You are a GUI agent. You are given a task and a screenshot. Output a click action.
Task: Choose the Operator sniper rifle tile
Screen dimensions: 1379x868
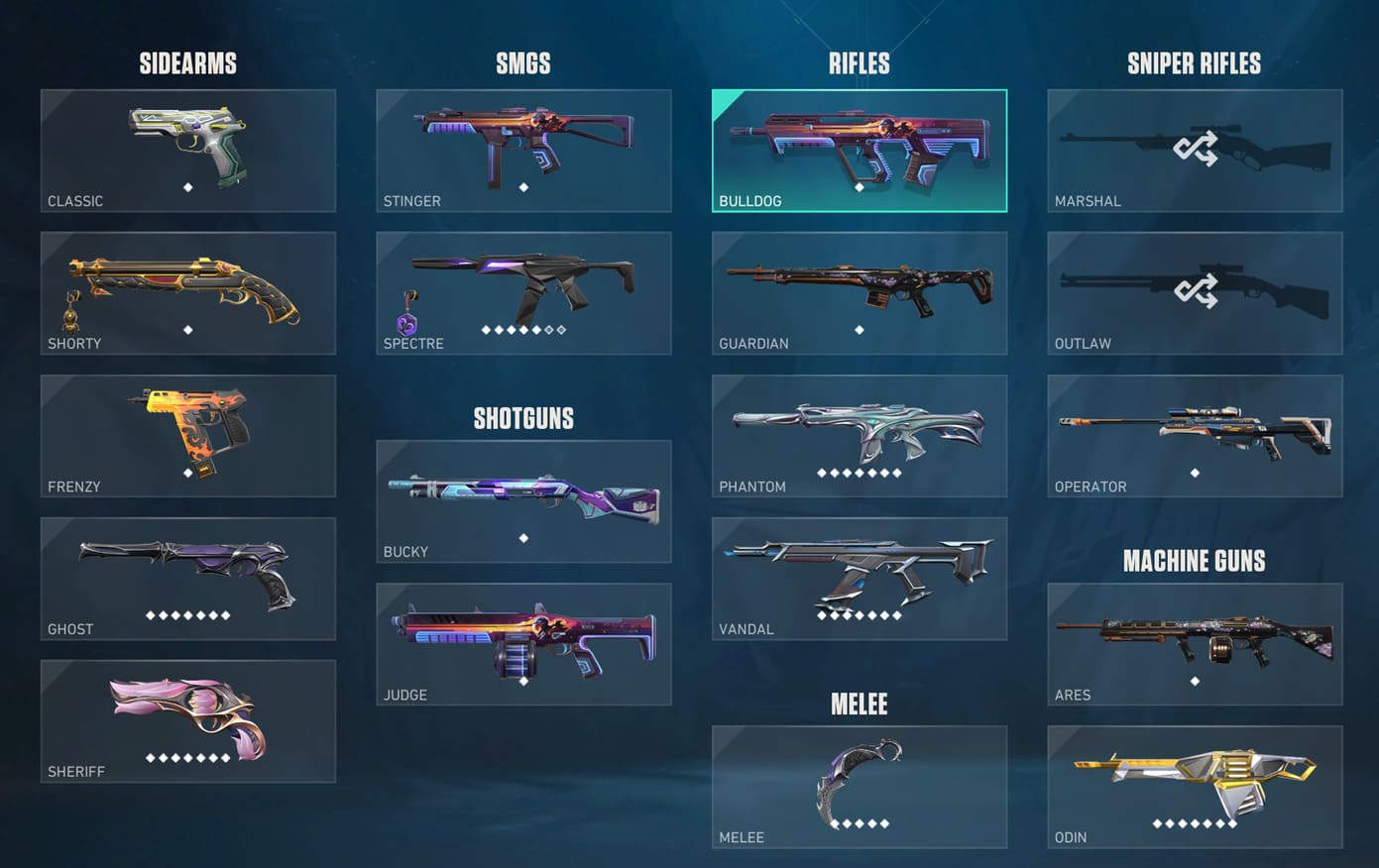tap(1195, 436)
